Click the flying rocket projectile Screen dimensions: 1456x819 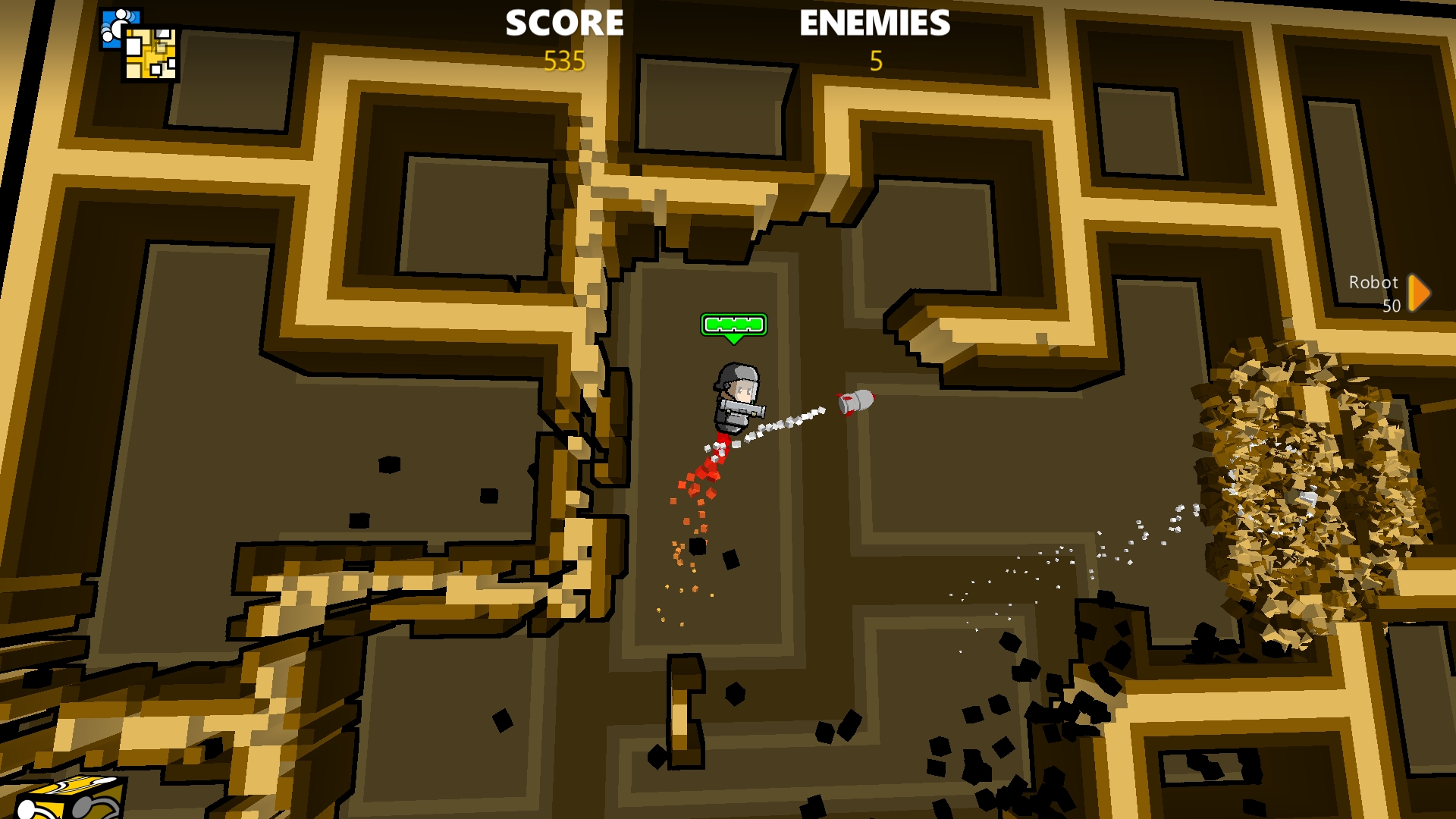pyautogui.click(x=855, y=400)
